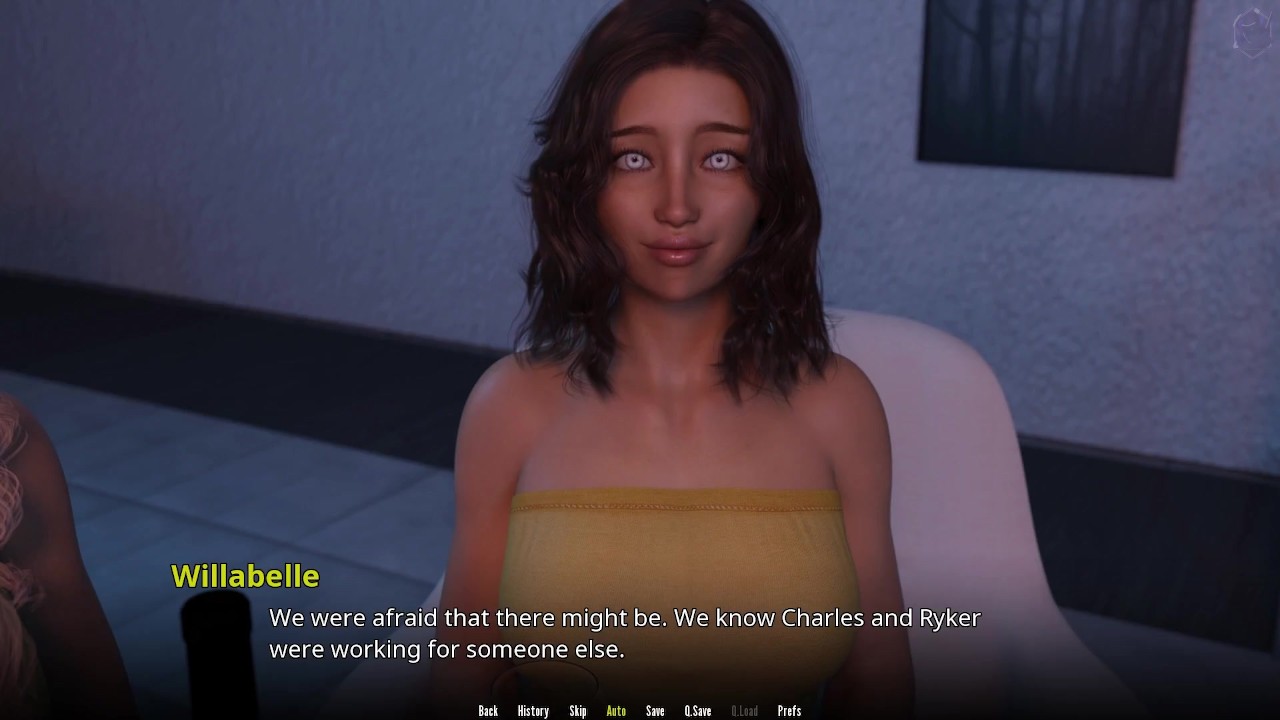Image resolution: width=1280 pixels, height=720 pixels.
Task: Go back one dialogue line
Action: pos(488,711)
